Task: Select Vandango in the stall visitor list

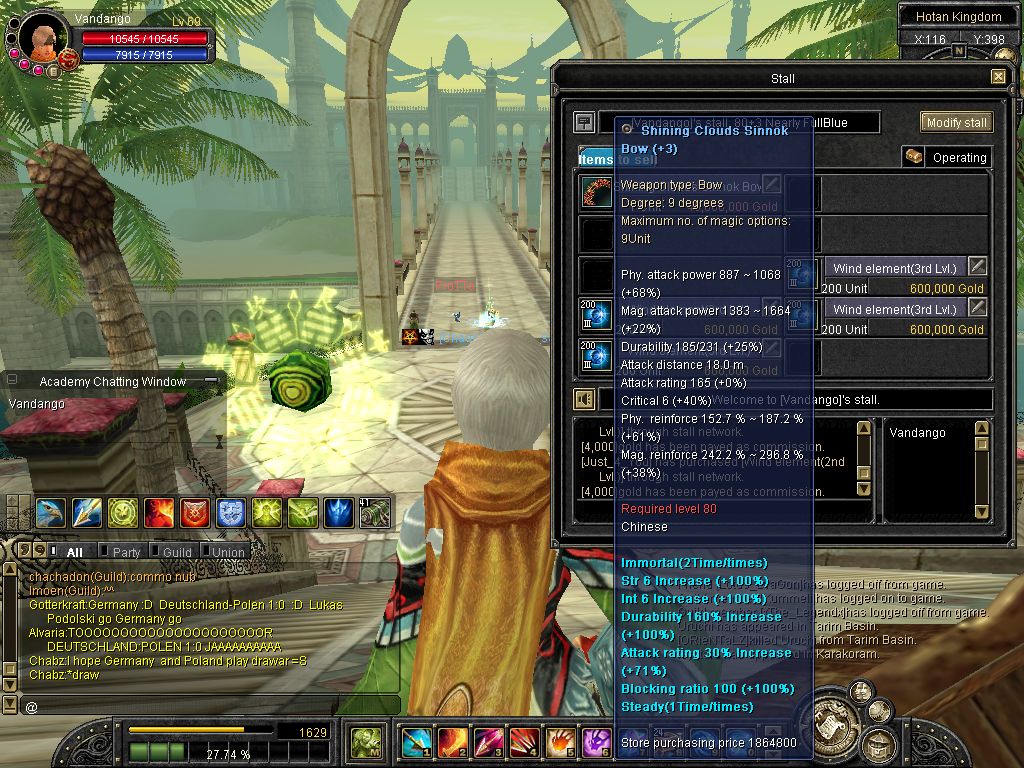Action: click(917, 433)
